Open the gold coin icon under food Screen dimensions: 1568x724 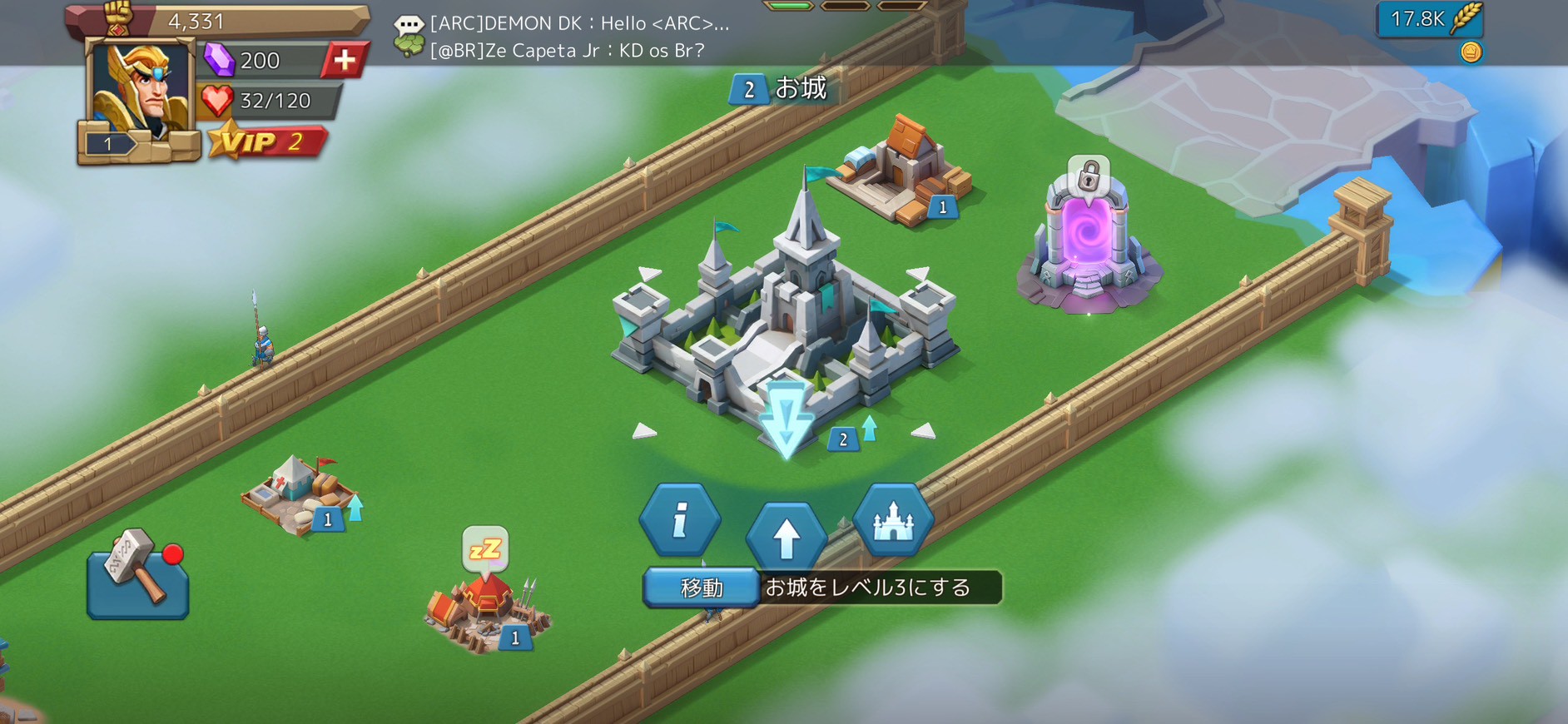point(1471,52)
